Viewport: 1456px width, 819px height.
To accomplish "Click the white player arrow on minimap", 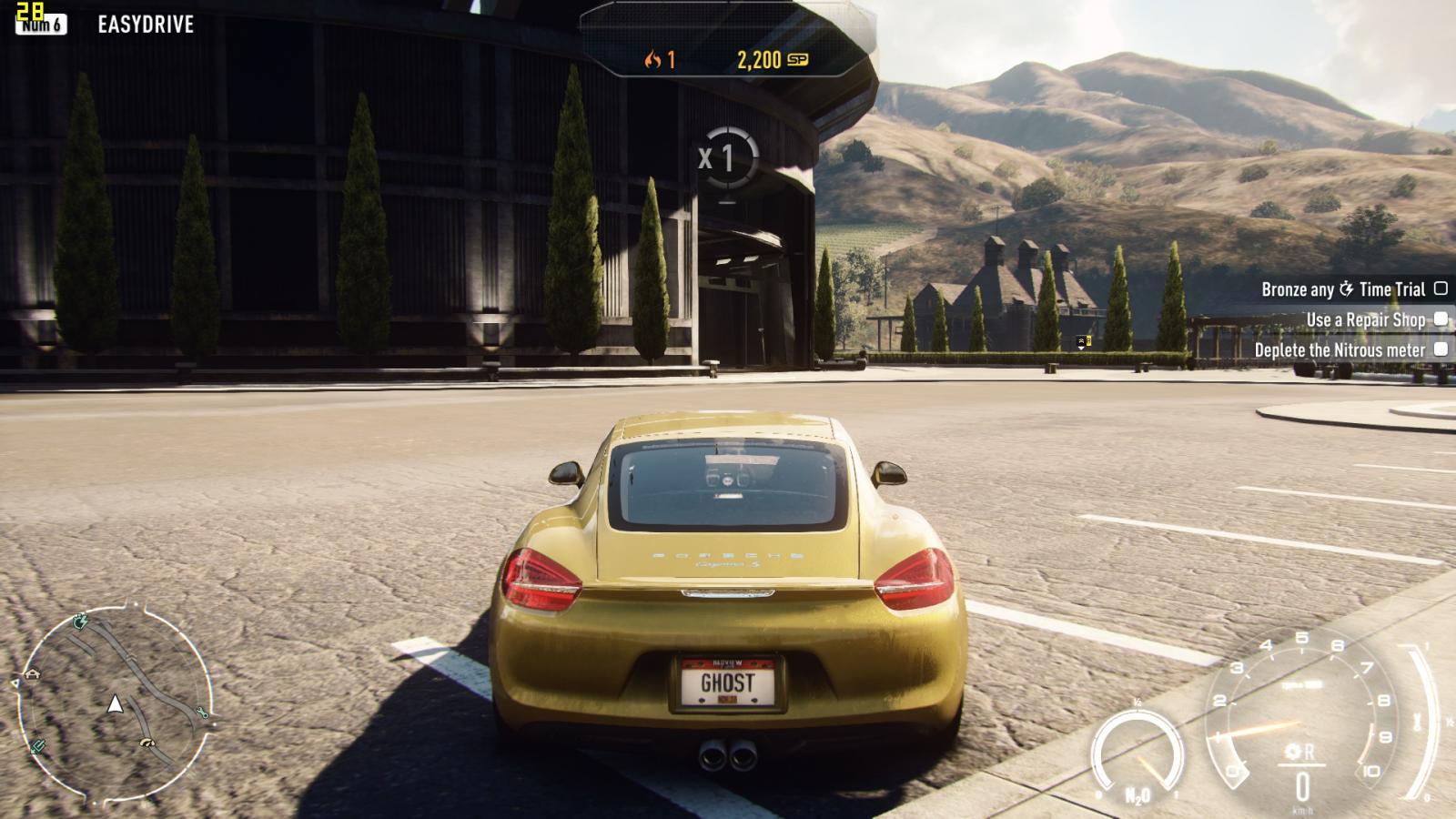I will [x=115, y=703].
